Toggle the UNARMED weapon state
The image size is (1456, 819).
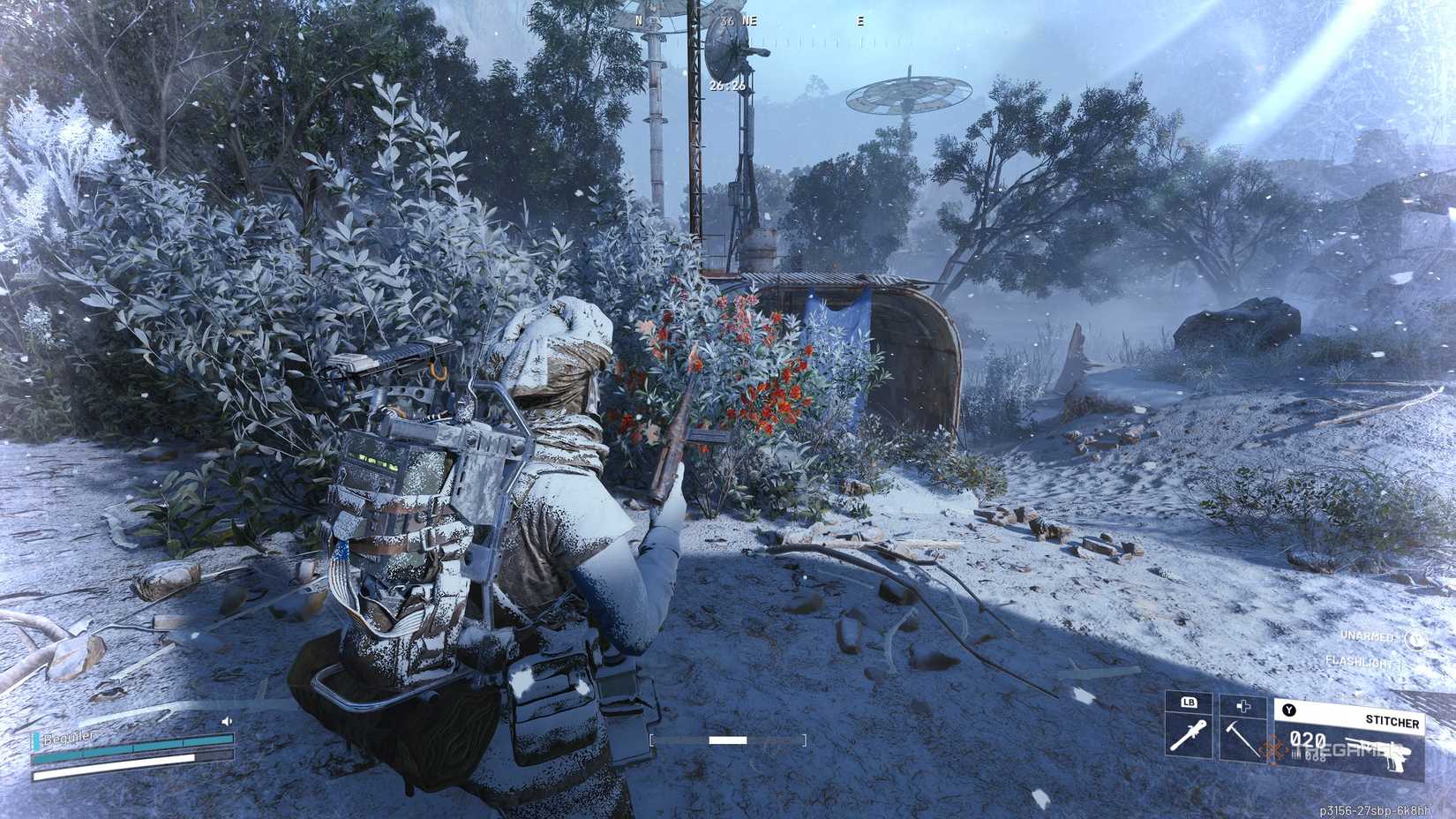pos(1369,636)
